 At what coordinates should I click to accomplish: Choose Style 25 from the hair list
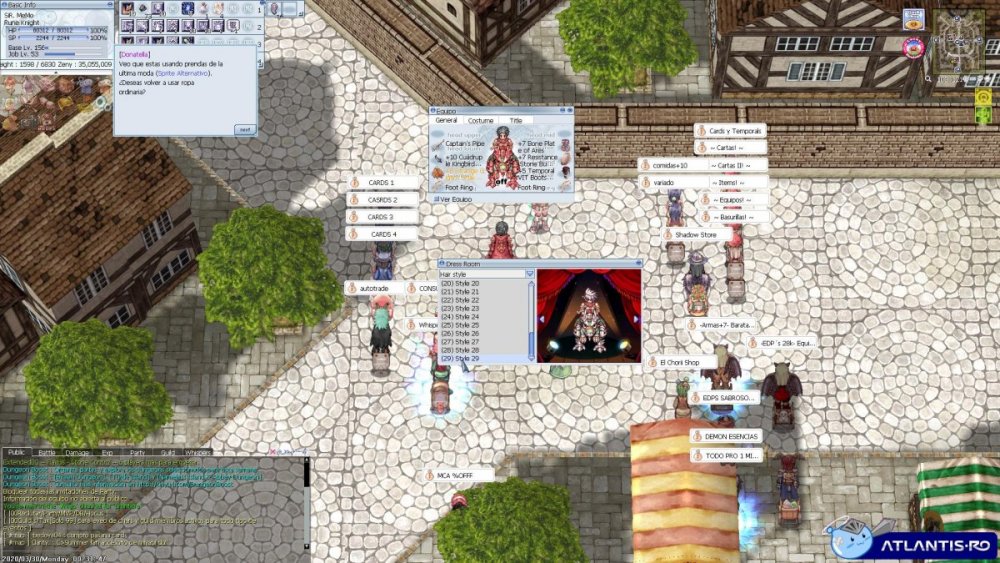[x=460, y=325]
